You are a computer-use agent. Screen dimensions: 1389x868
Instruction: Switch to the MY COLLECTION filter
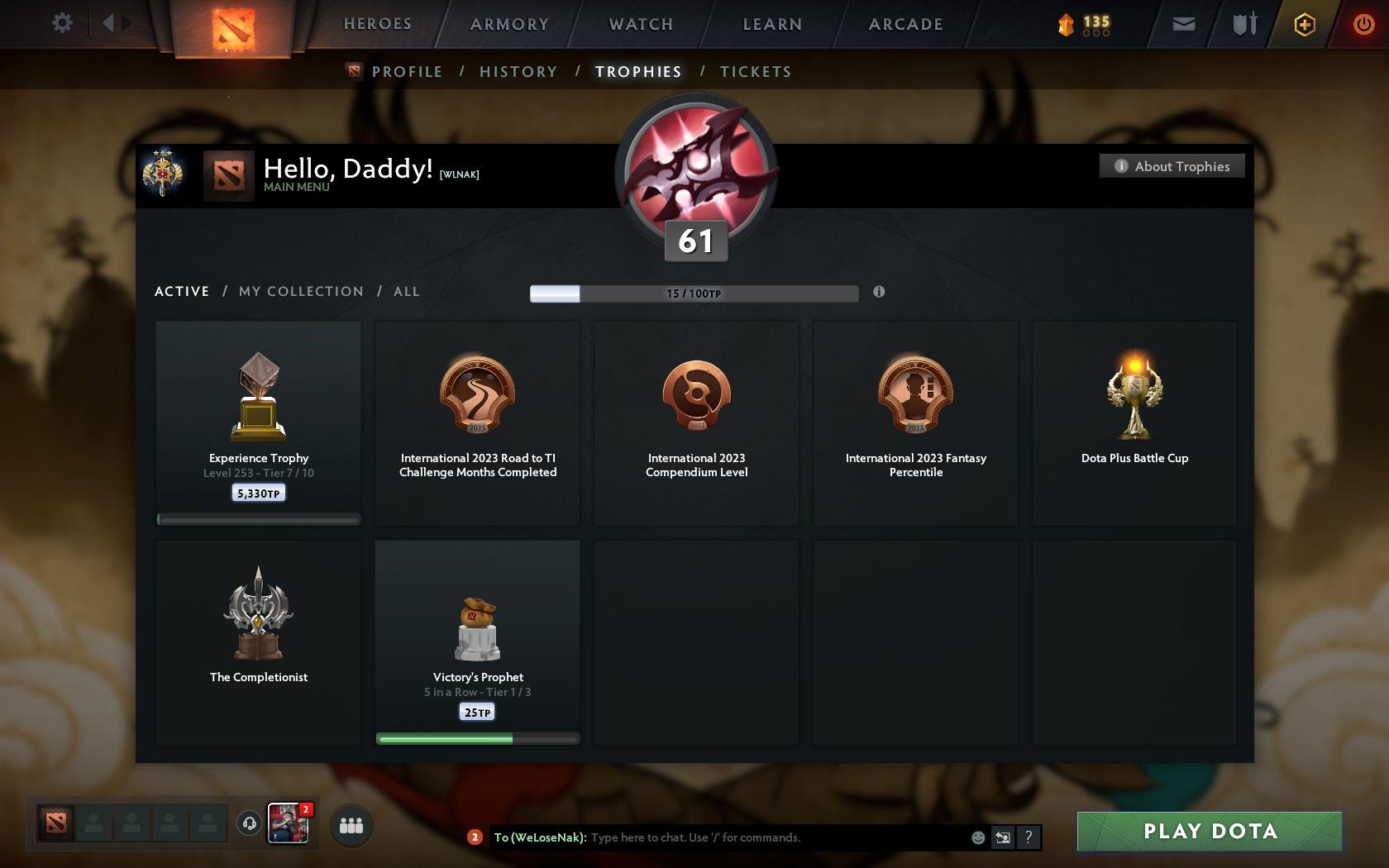point(301,291)
